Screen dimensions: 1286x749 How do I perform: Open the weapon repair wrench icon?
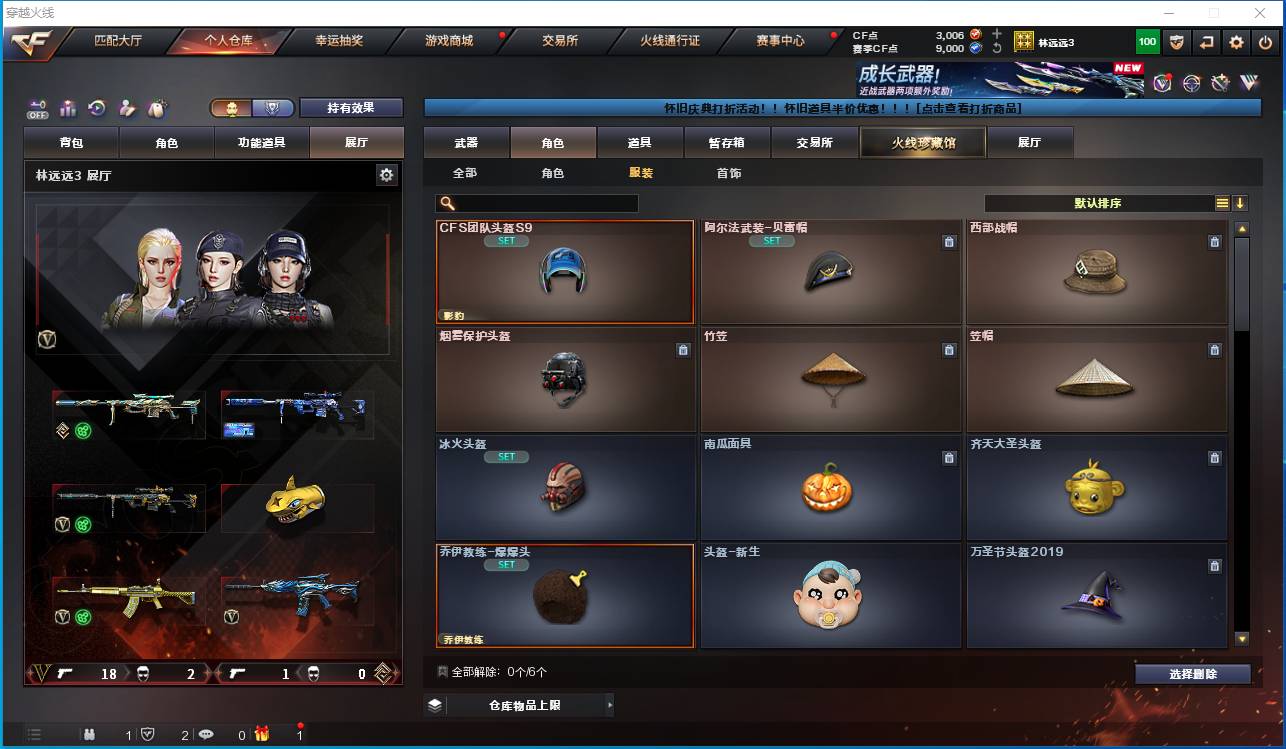[x=1220, y=82]
